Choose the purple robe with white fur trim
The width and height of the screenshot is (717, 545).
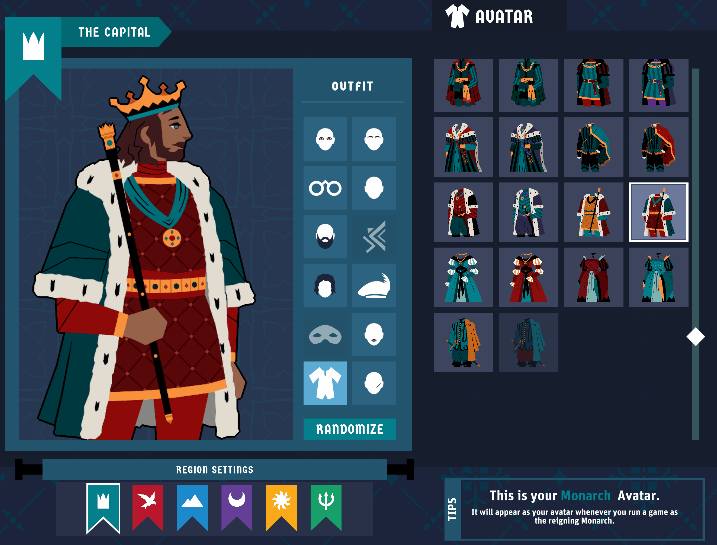[528, 212]
